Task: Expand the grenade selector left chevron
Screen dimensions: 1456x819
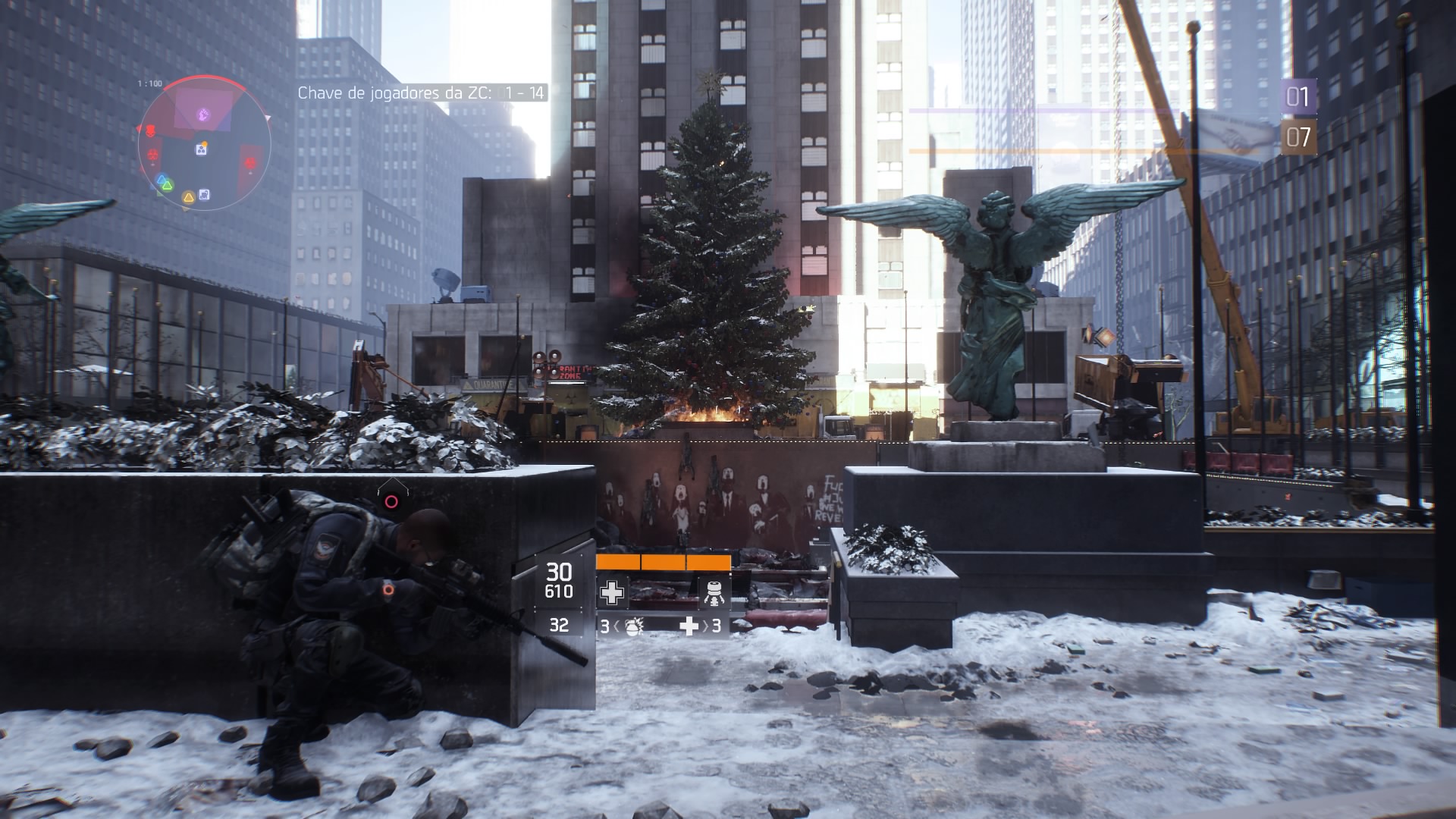Action: click(617, 626)
